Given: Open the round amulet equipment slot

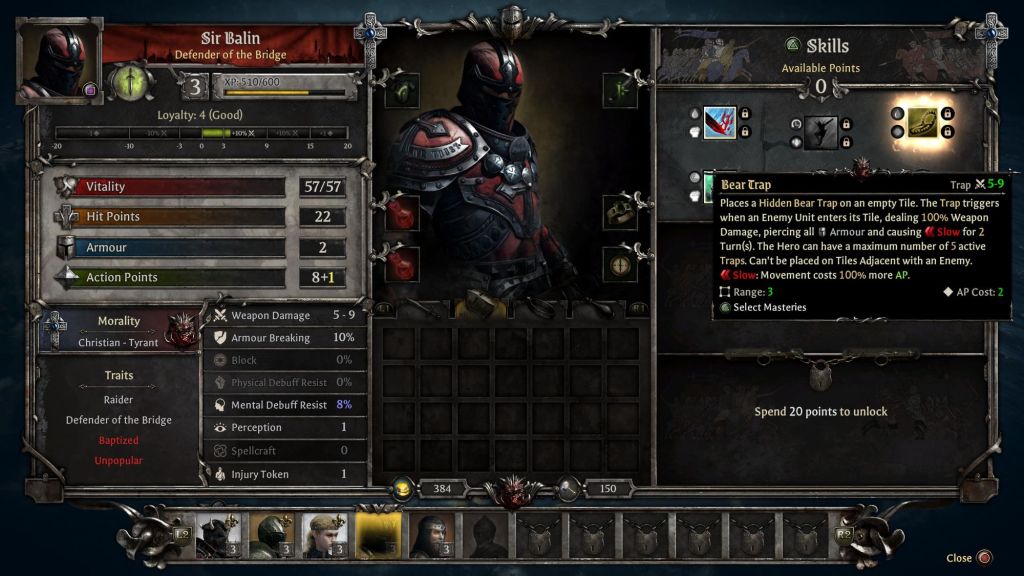Looking at the screenshot, I should [619, 264].
